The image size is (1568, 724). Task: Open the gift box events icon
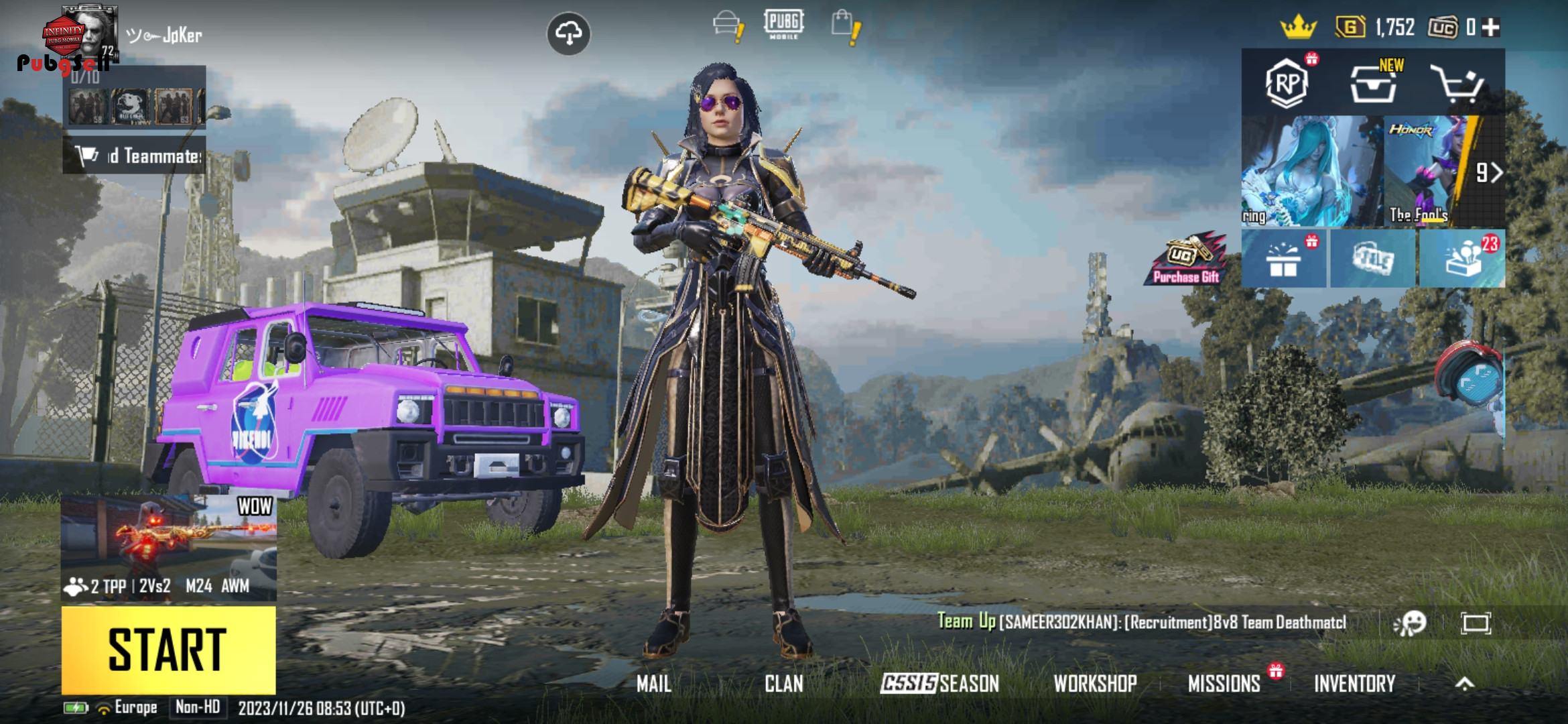pos(1283,259)
